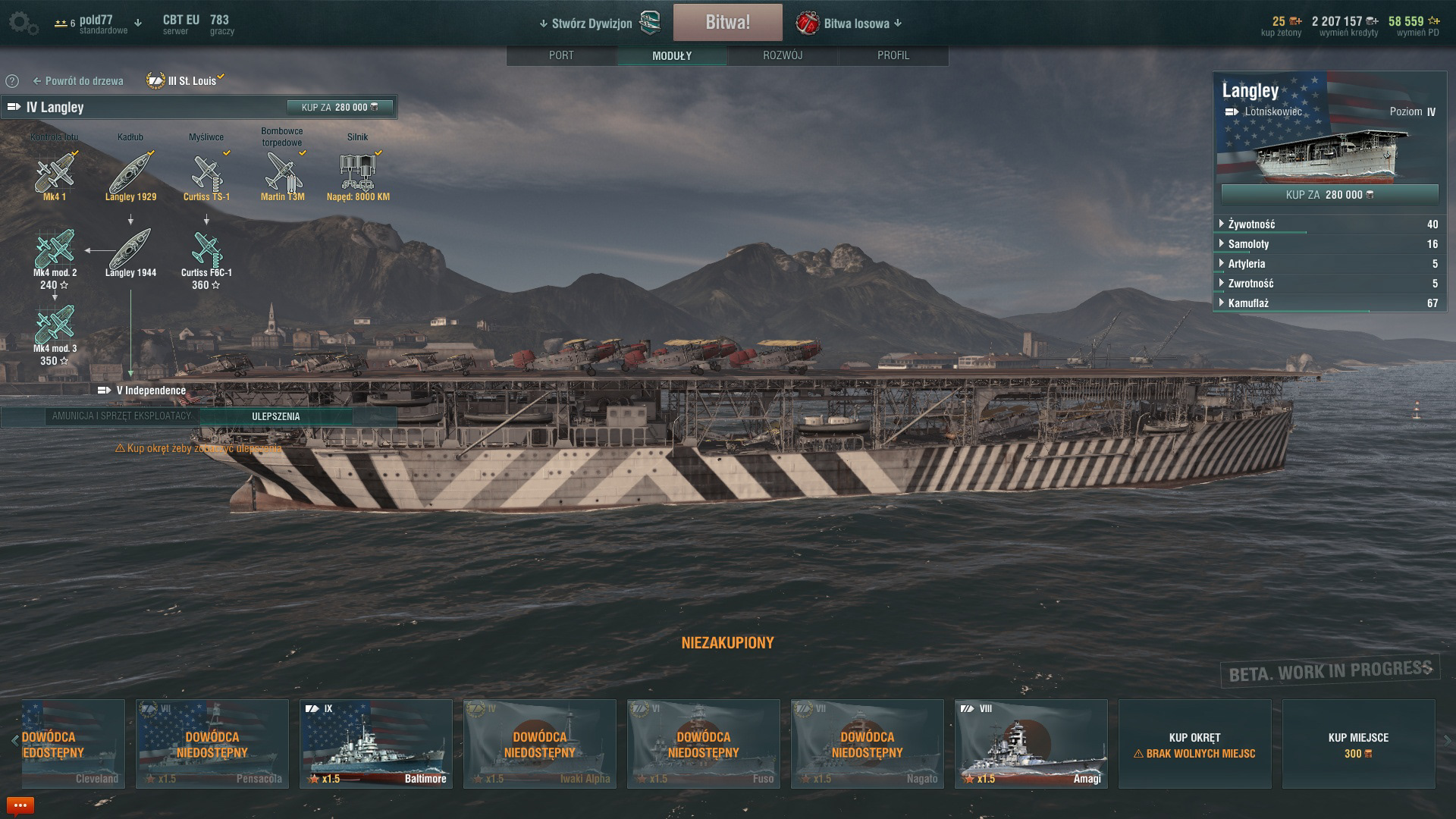Select the Mk4 mod. 2 flight control module
This screenshot has width=1456, height=819.
click(x=55, y=250)
